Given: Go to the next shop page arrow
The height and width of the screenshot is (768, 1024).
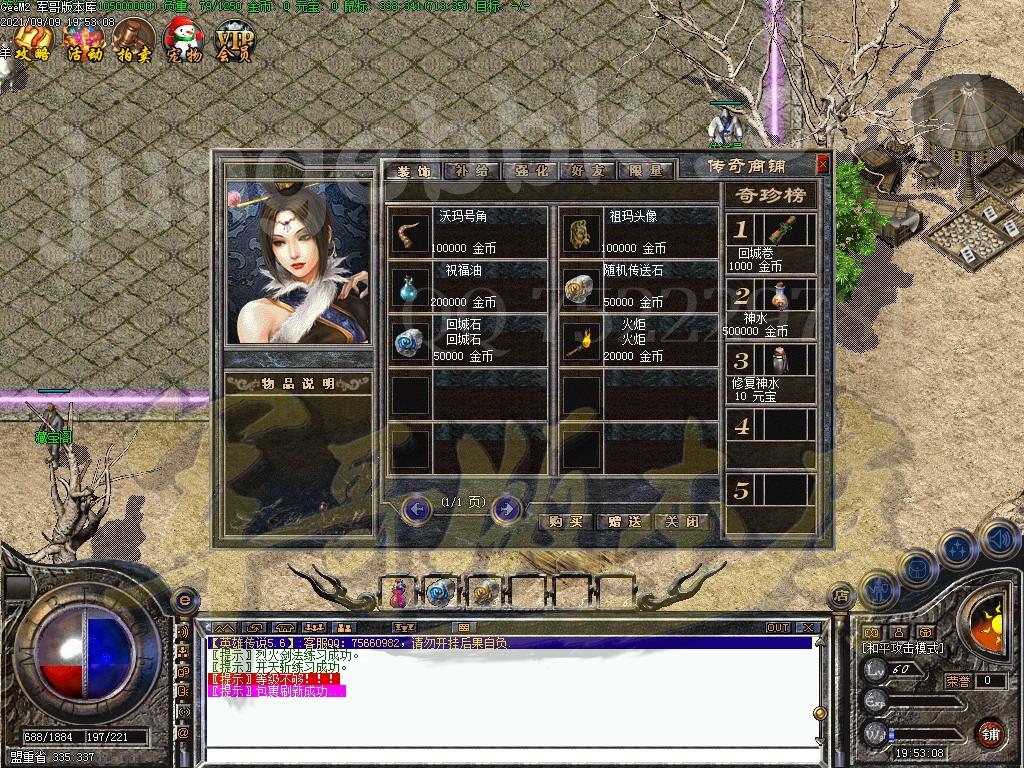Looking at the screenshot, I should (x=507, y=509).
